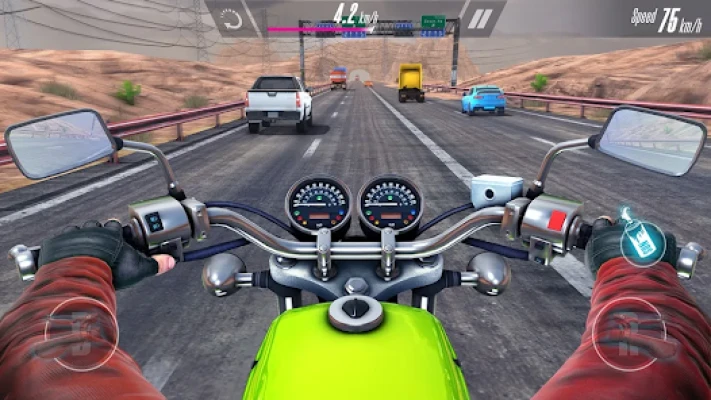Pause the race
711x400 pixels.
(482, 18)
